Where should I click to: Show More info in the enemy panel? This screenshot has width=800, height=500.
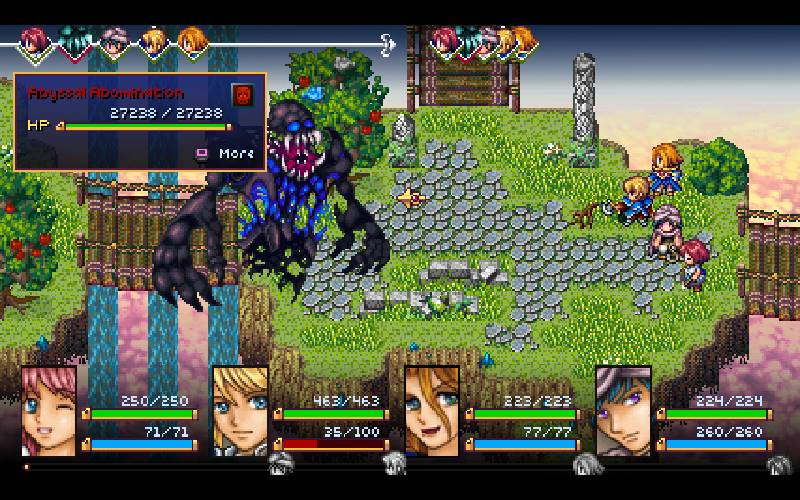point(226,153)
